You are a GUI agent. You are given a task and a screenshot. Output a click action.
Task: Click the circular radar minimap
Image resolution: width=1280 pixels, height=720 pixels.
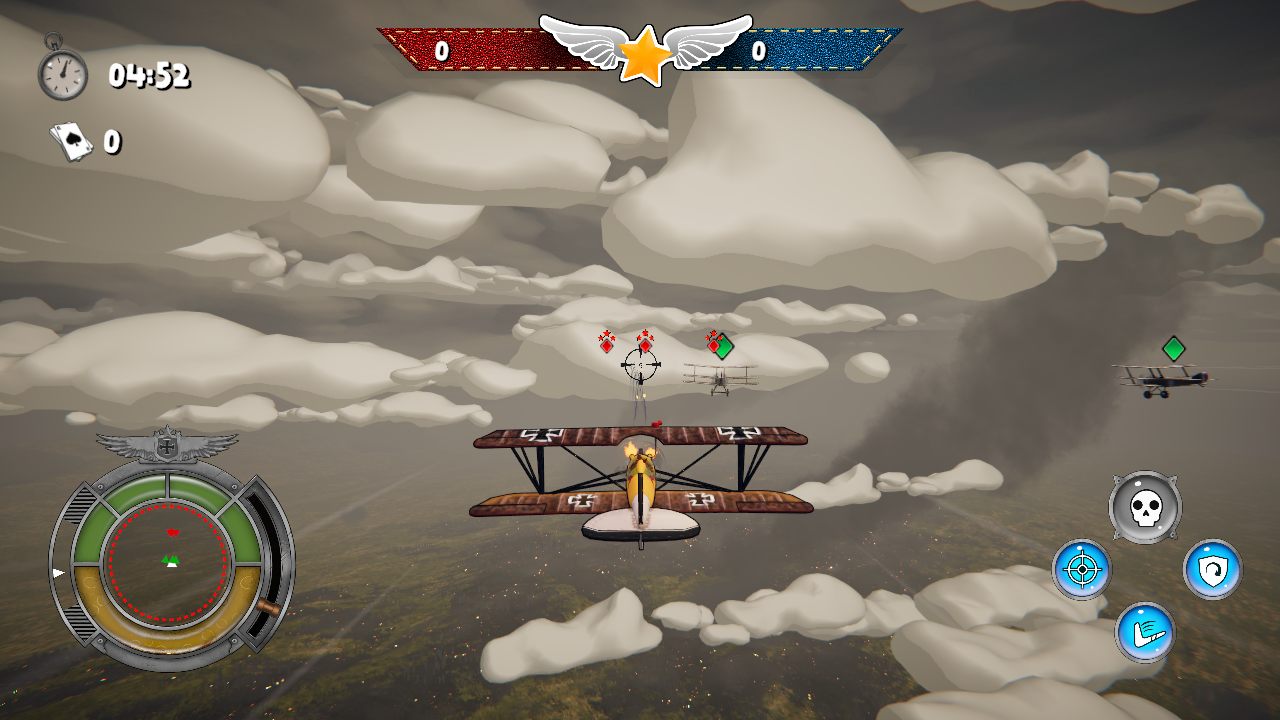coord(169,561)
